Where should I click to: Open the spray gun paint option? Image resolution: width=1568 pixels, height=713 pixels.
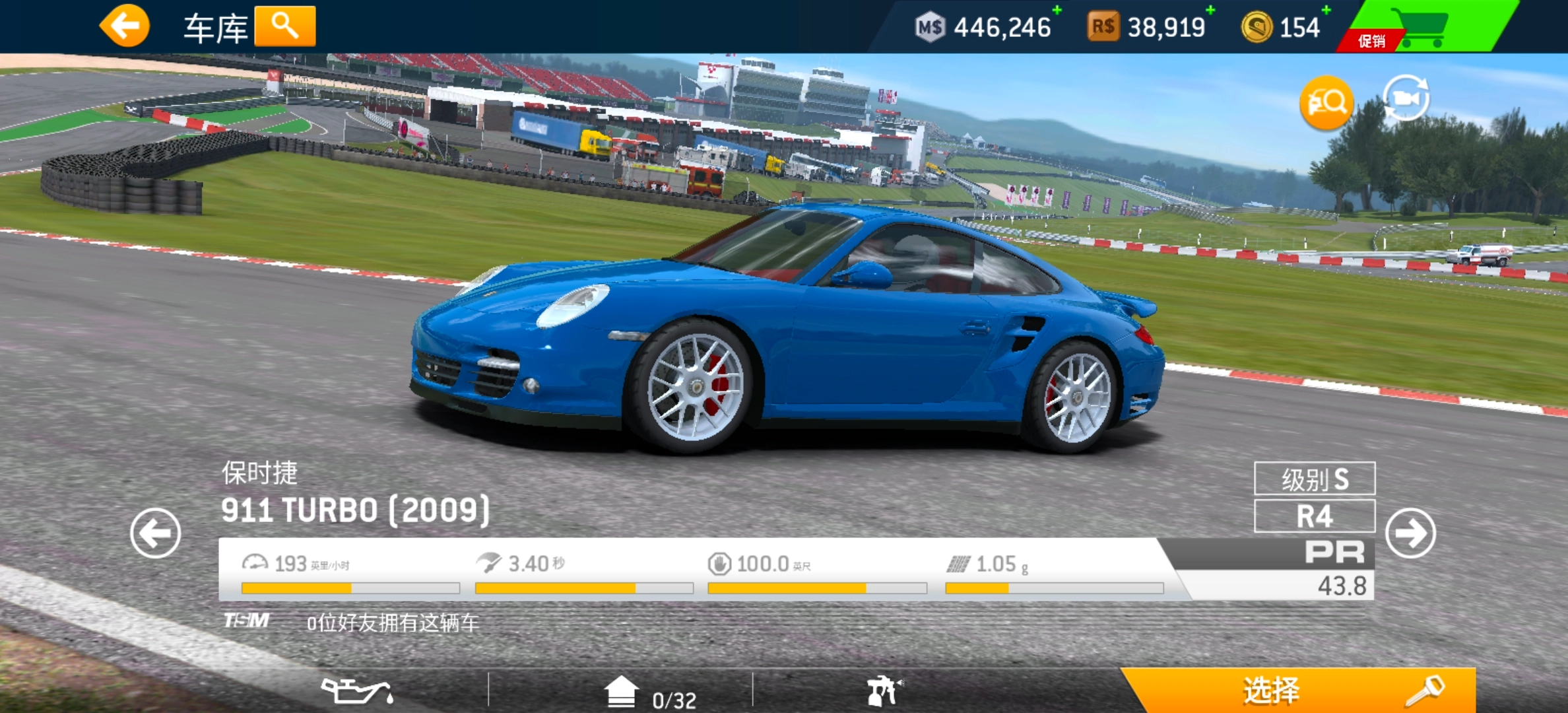[x=884, y=691]
